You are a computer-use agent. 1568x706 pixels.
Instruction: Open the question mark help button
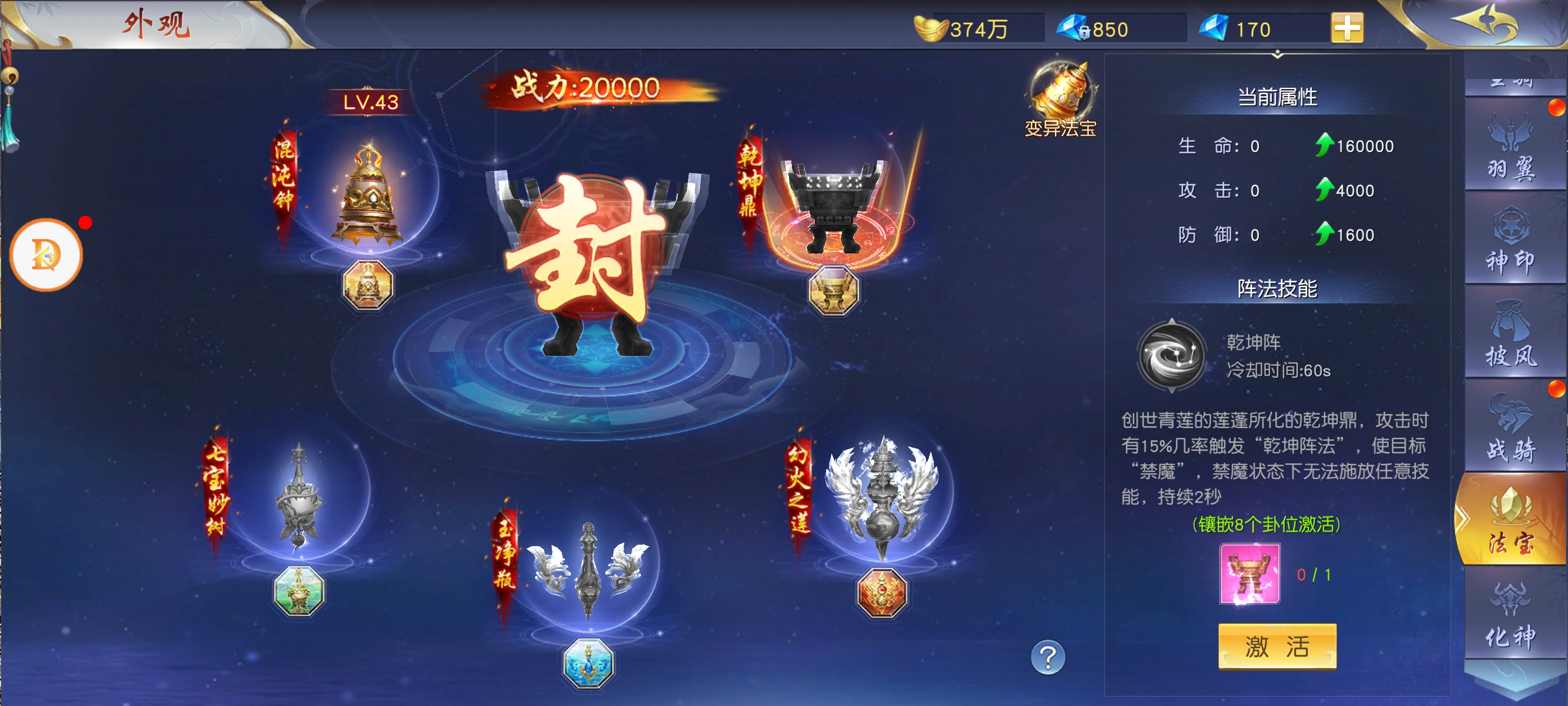[1047, 657]
